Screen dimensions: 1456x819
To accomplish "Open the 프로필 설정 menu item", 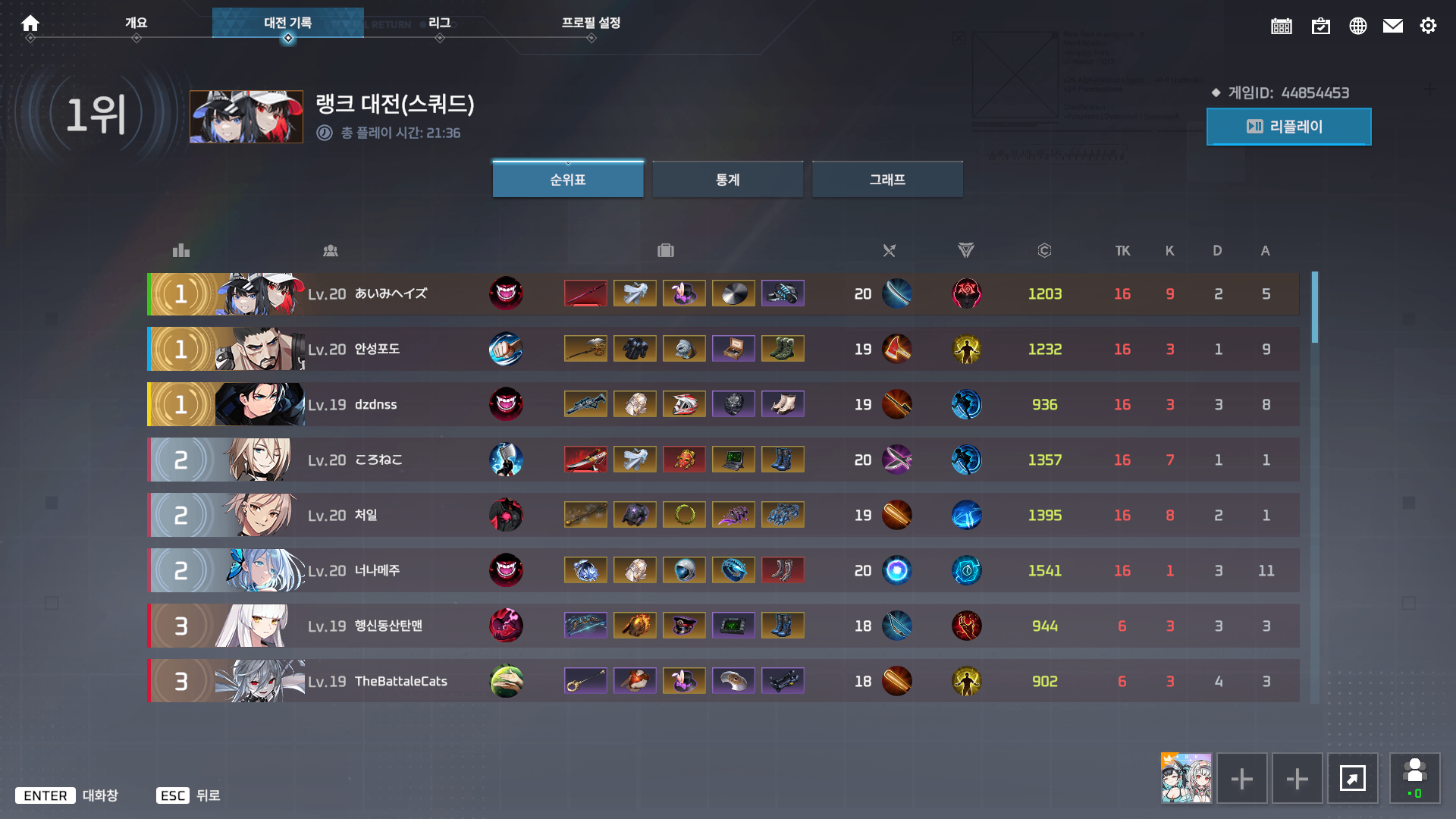I will [x=591, y=23].
